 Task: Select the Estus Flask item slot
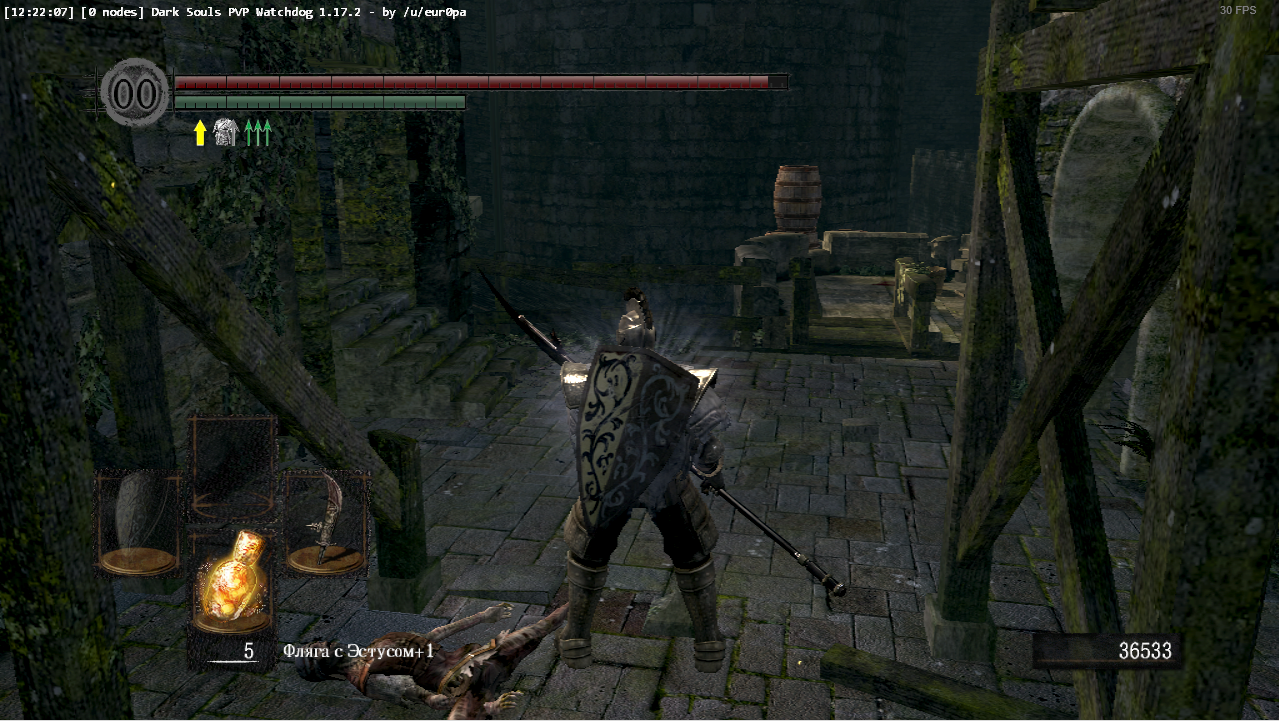(x=233, y=580)
